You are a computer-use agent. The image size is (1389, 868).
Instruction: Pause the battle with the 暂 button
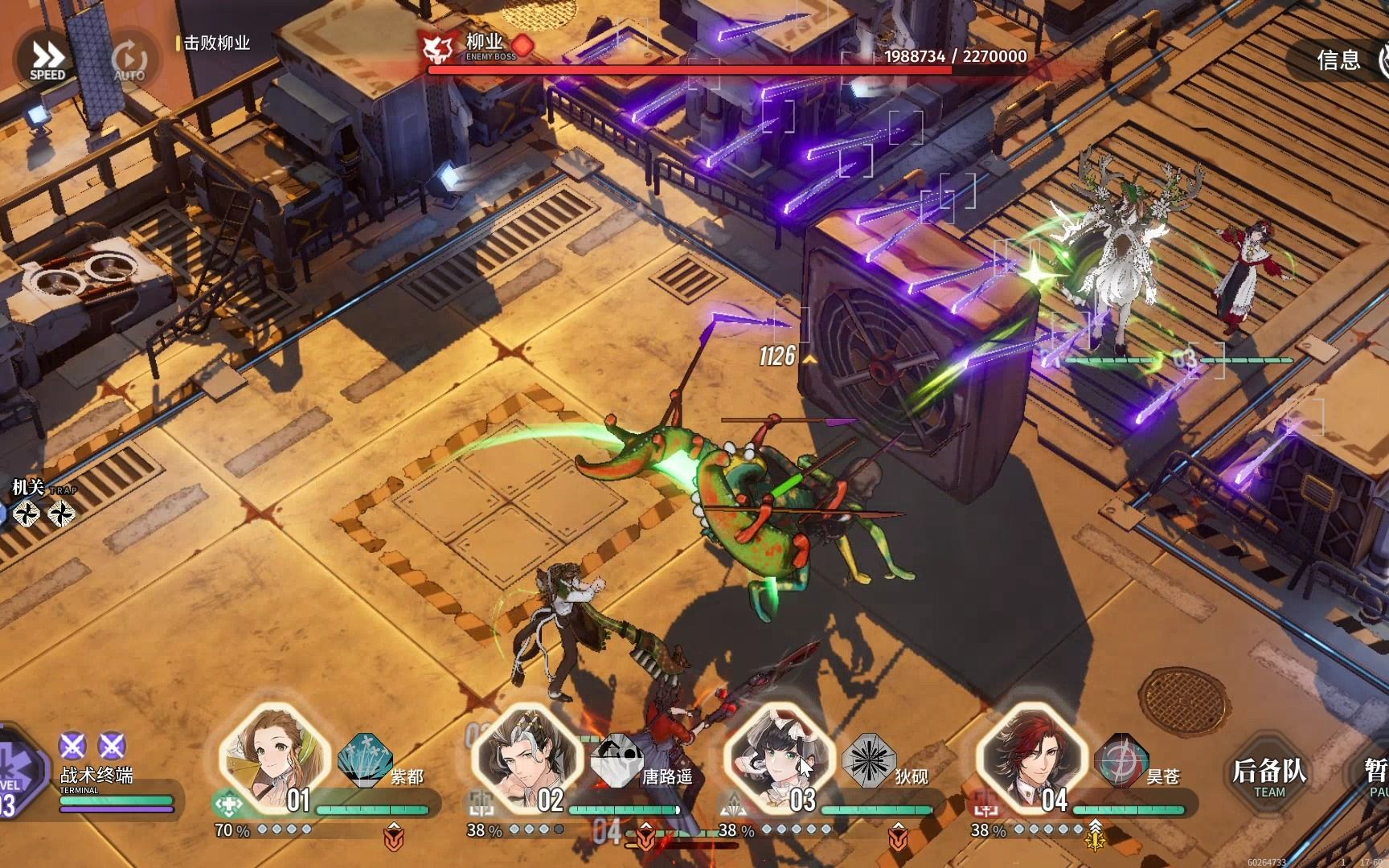1374,775
